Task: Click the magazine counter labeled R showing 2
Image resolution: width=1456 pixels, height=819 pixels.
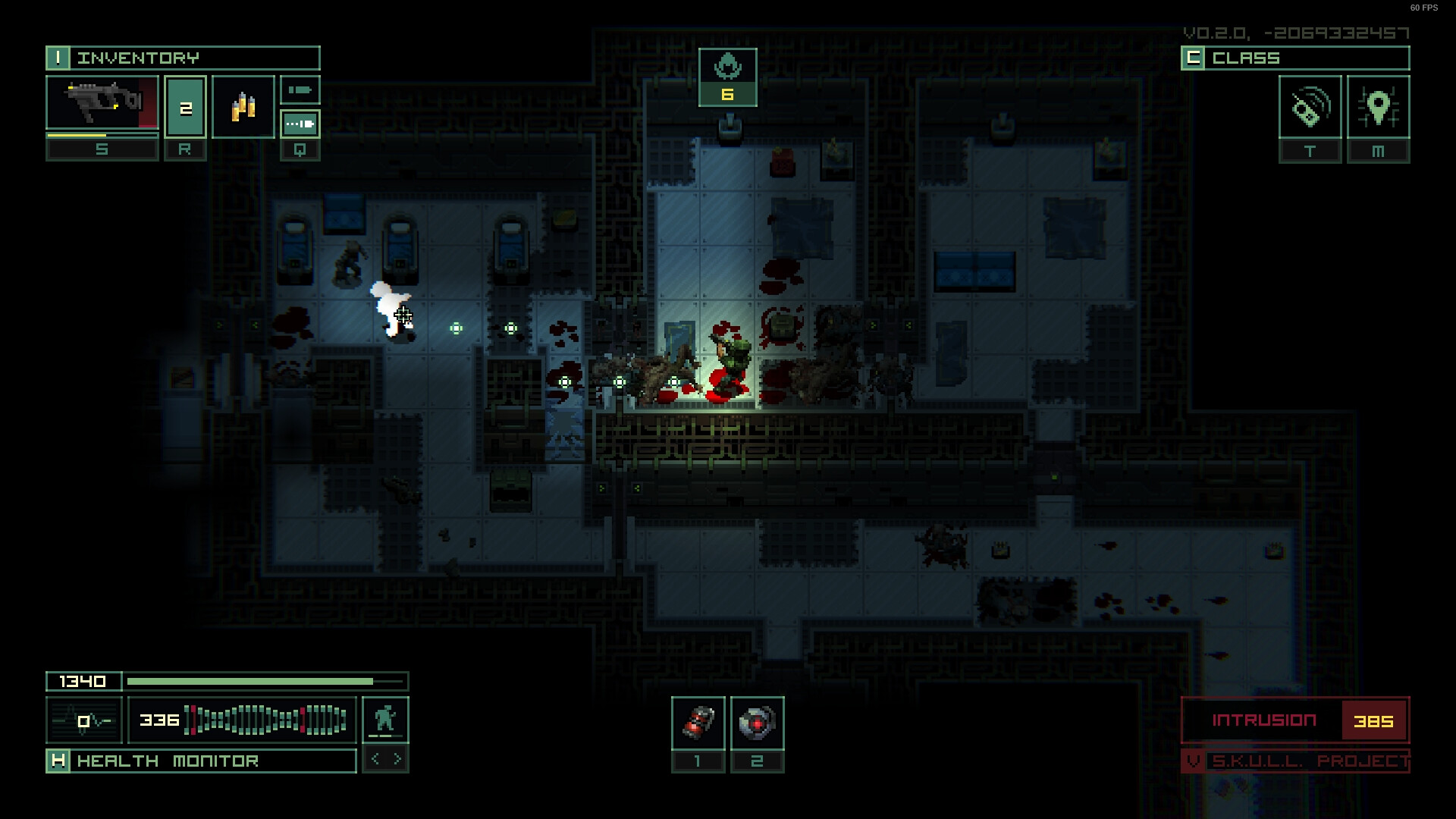Action: [x=185, y=106]
